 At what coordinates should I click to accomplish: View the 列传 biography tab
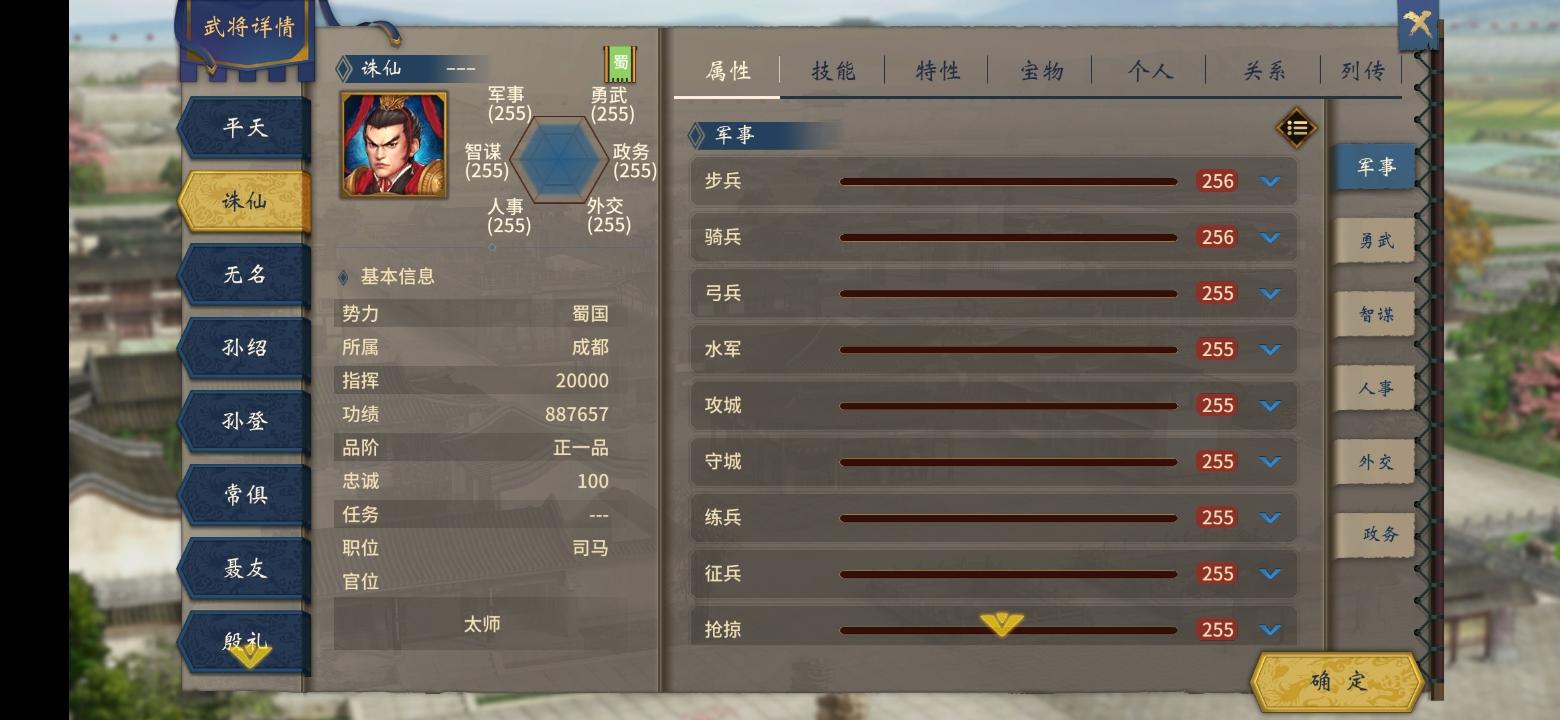tap(1360, 71)
